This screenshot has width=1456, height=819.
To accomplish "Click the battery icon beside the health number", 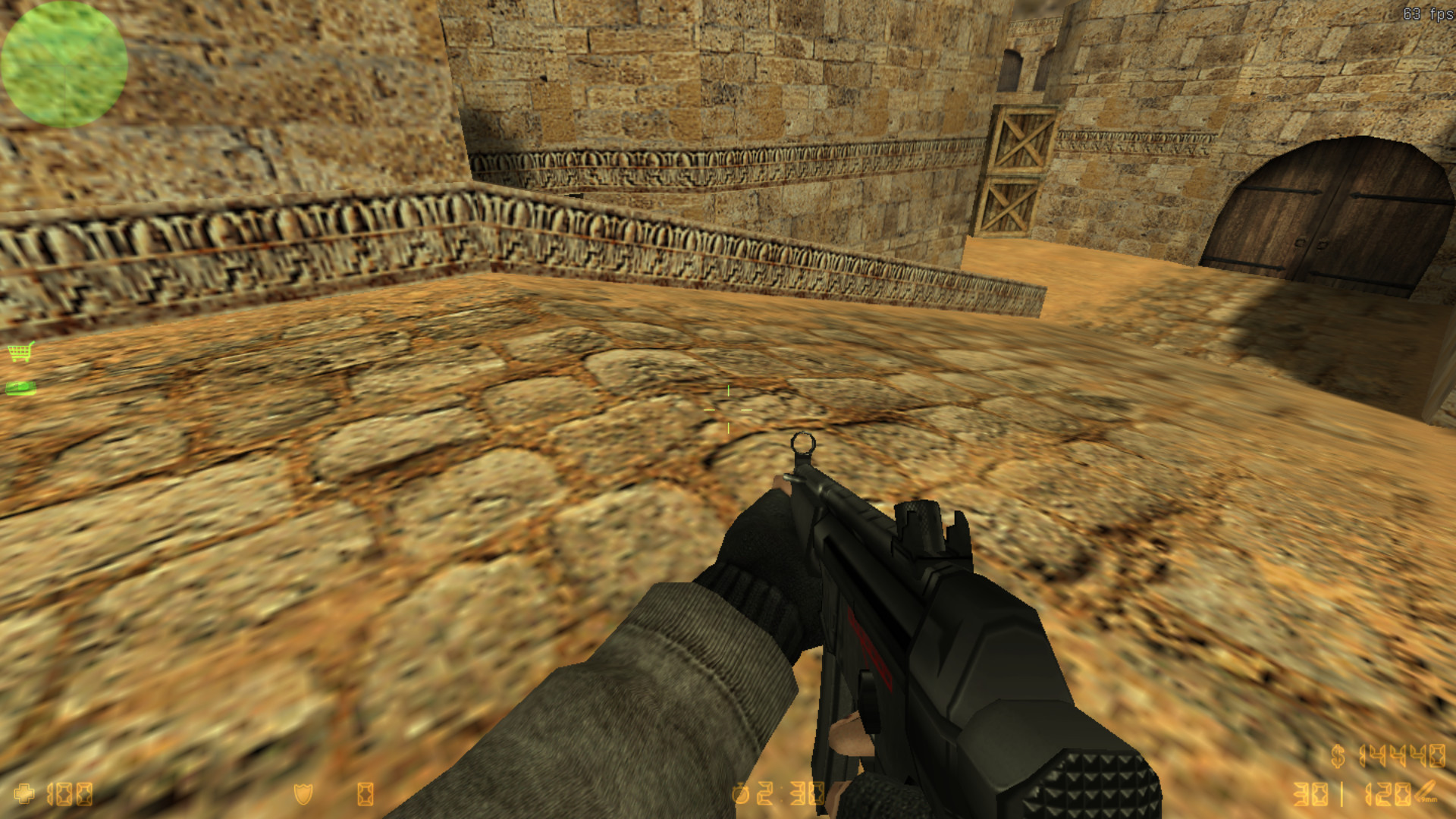I will coord(366,792).
